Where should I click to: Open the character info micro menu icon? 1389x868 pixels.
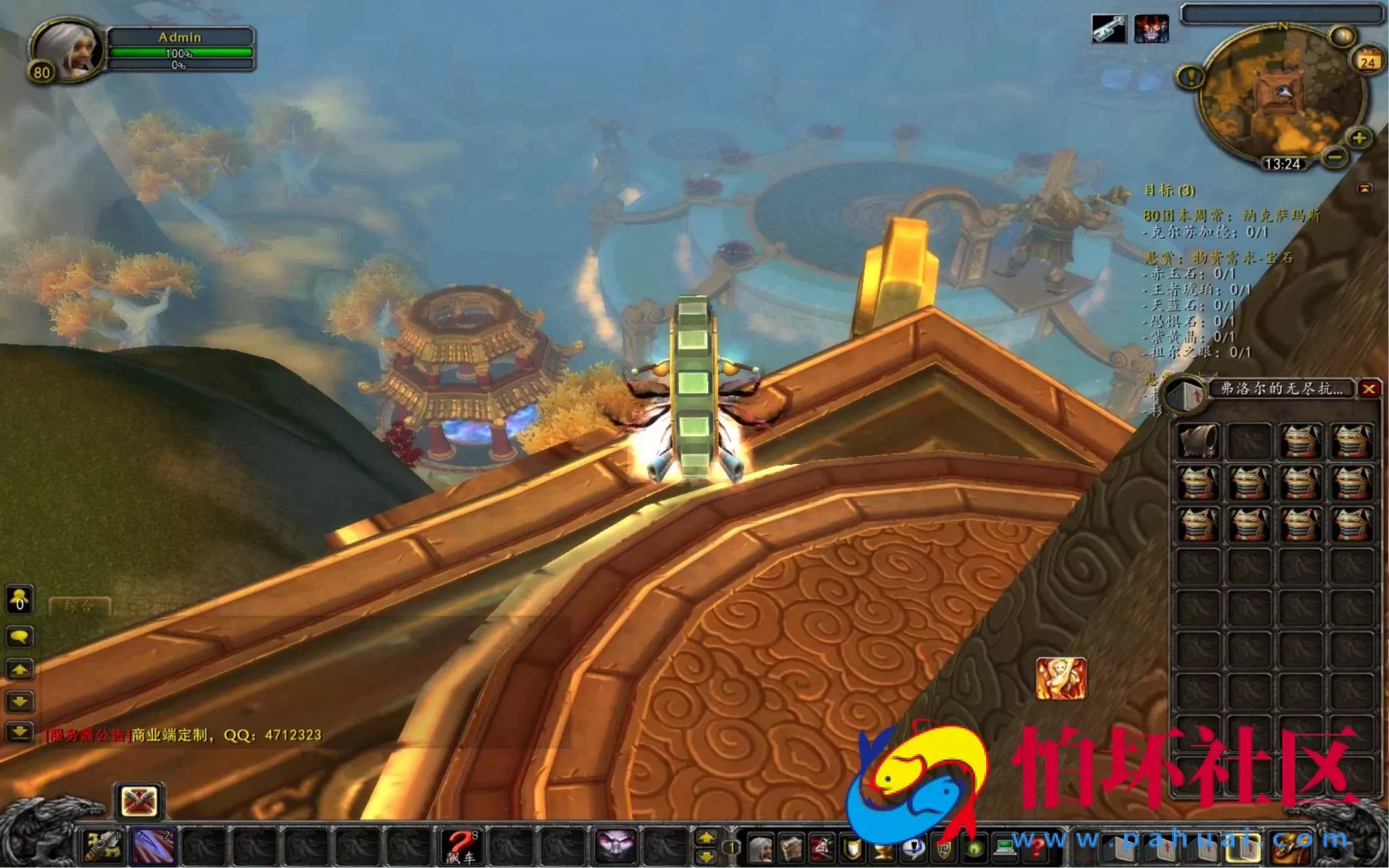(760, 846)
